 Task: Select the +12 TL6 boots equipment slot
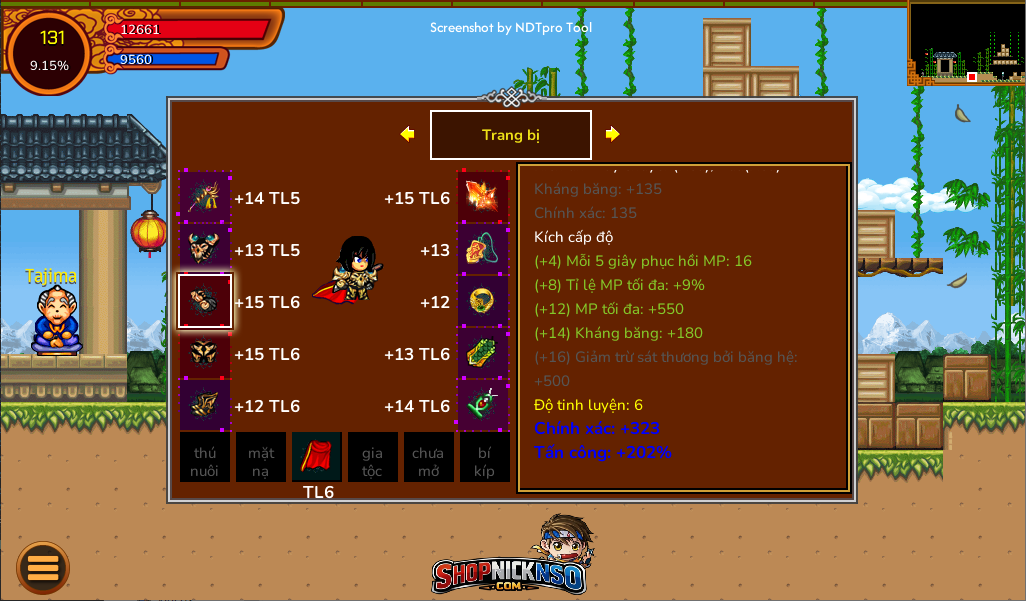205,405
